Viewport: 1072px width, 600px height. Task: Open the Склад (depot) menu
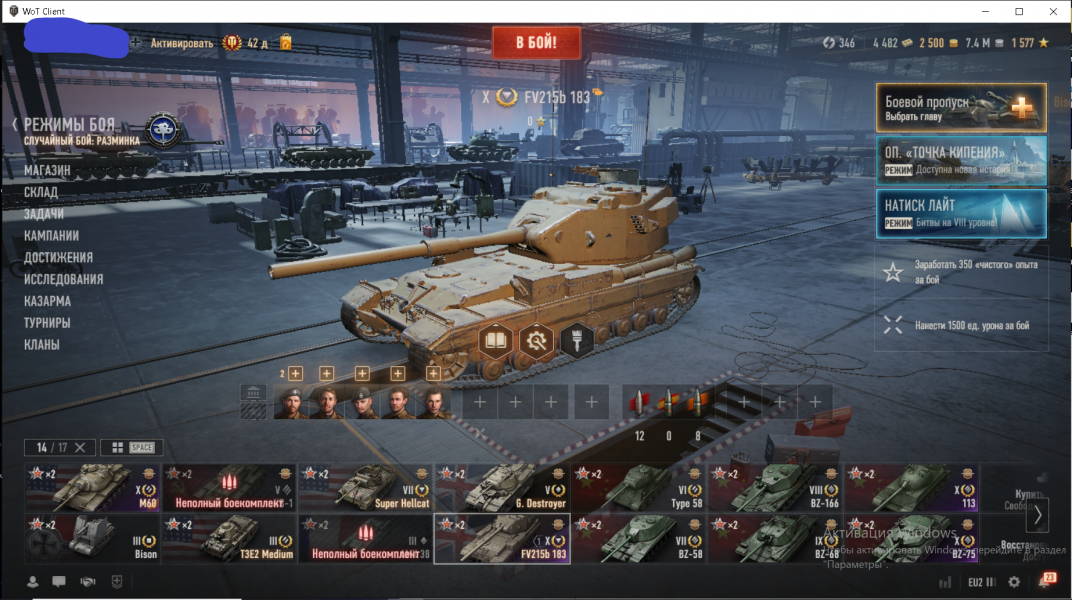(x=41, y=192)
